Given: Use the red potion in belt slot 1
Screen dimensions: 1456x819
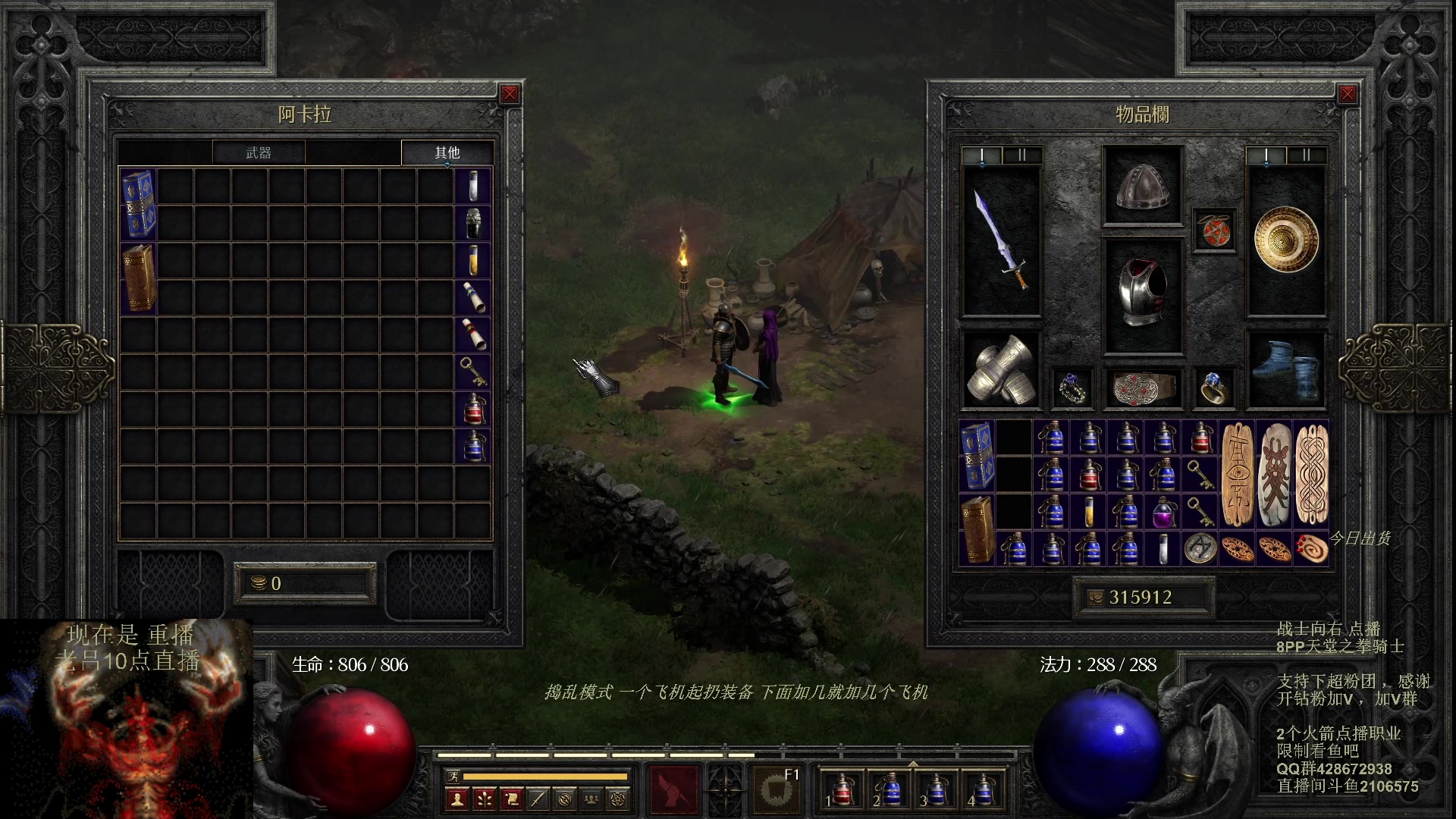Looking at the screenshot, I should pyautogui.click(x=842, y=789).
